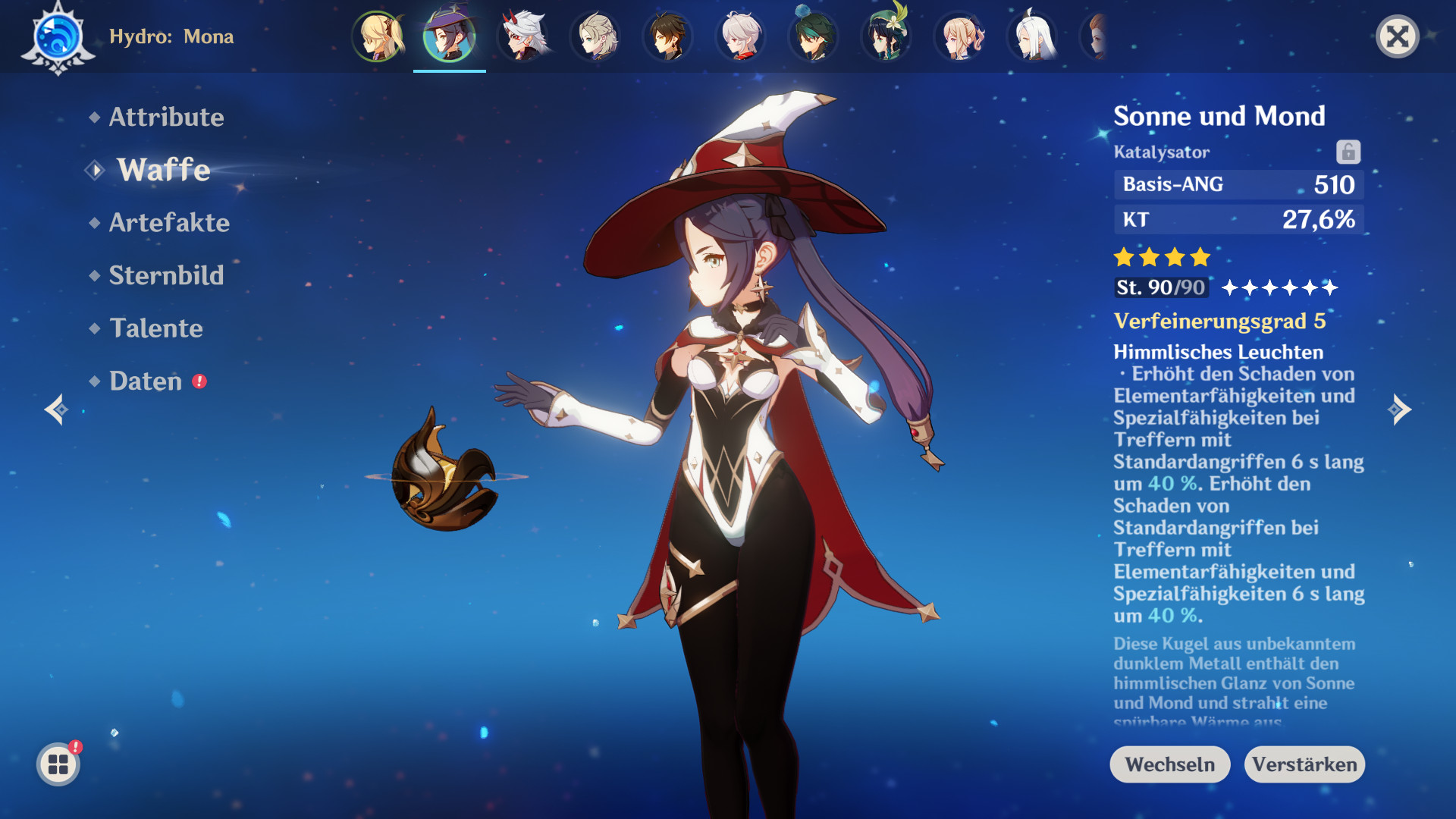Switch to the Artefakte tab
The height and width of the screenshot is (819, 1456).
(x=168, y=223)
